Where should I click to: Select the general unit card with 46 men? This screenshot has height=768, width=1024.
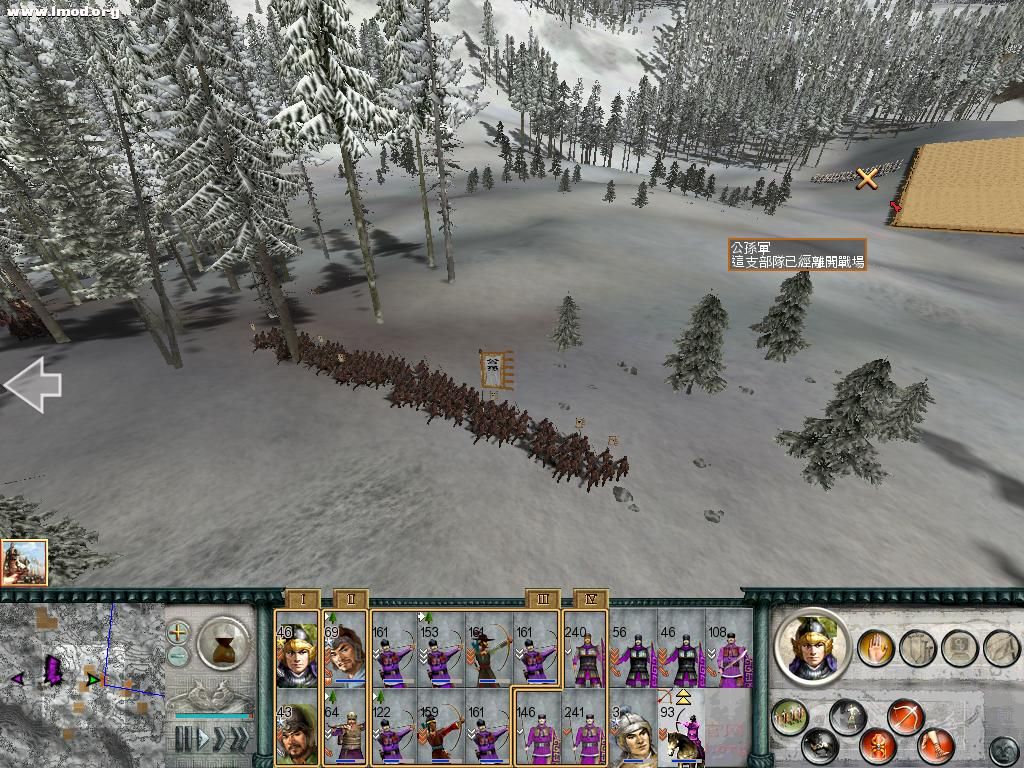coord(297,649)
